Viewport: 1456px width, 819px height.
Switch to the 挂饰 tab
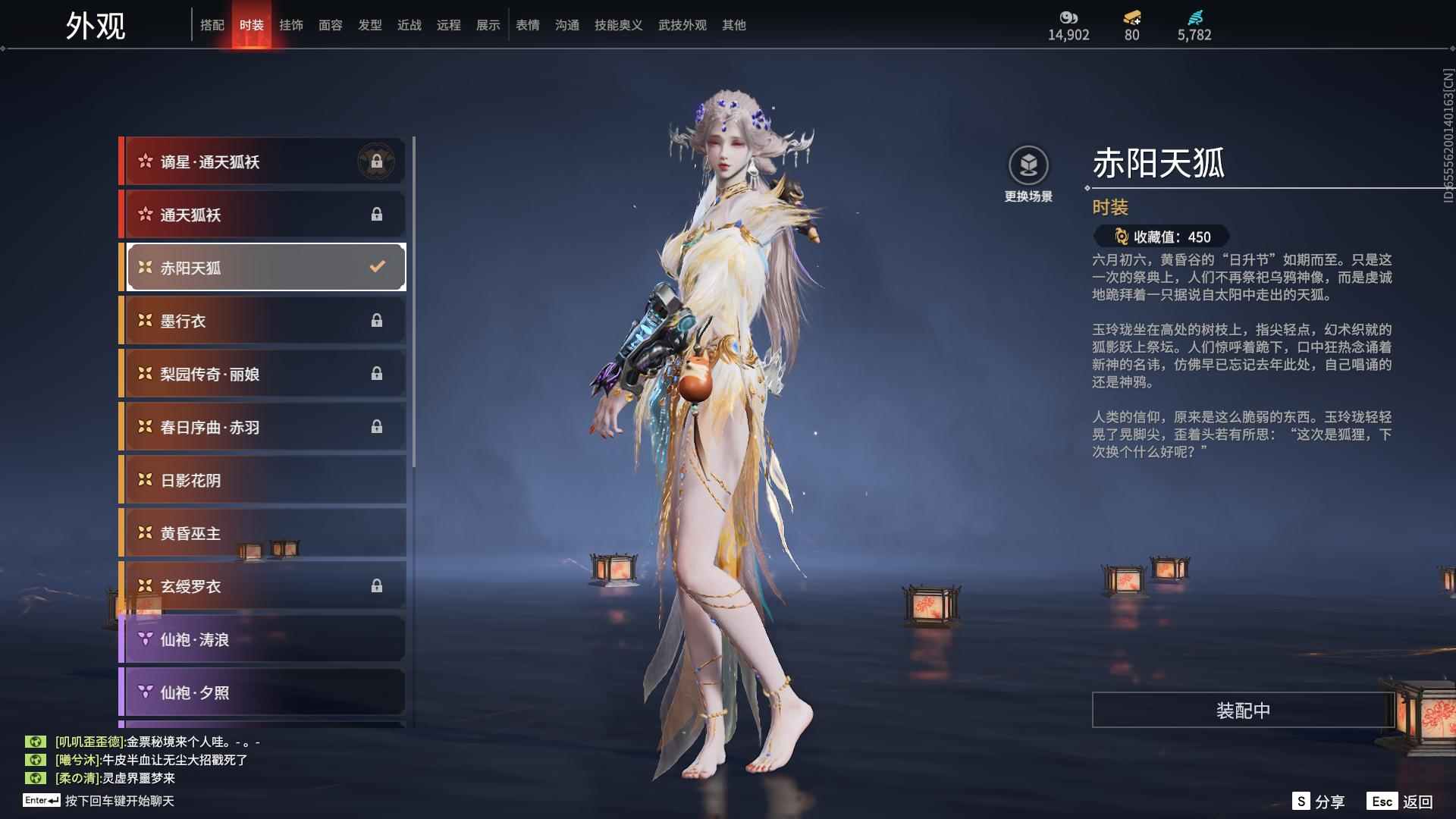pos(291,25)
